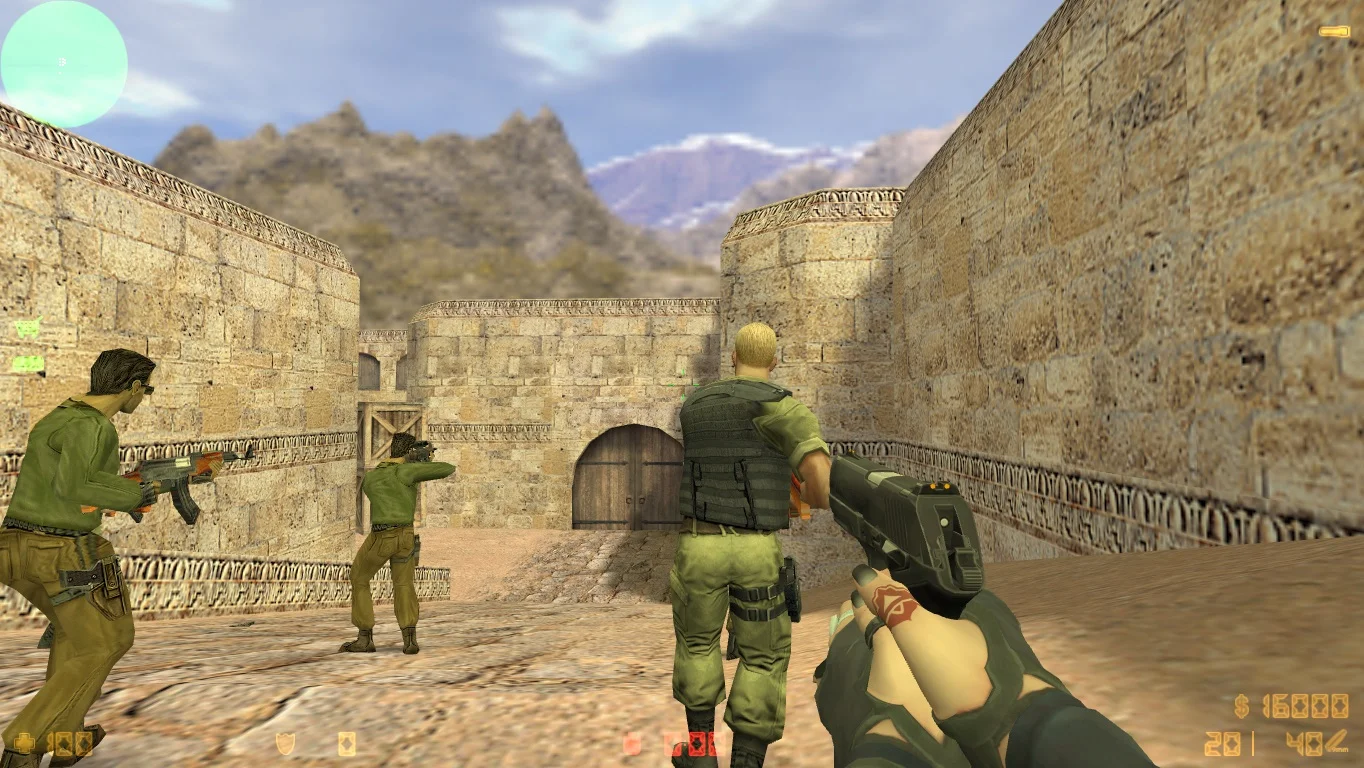The height and width of the screenshot is (768, 1364).
Task: Click the green circular radar
Action: click(63, 64)
